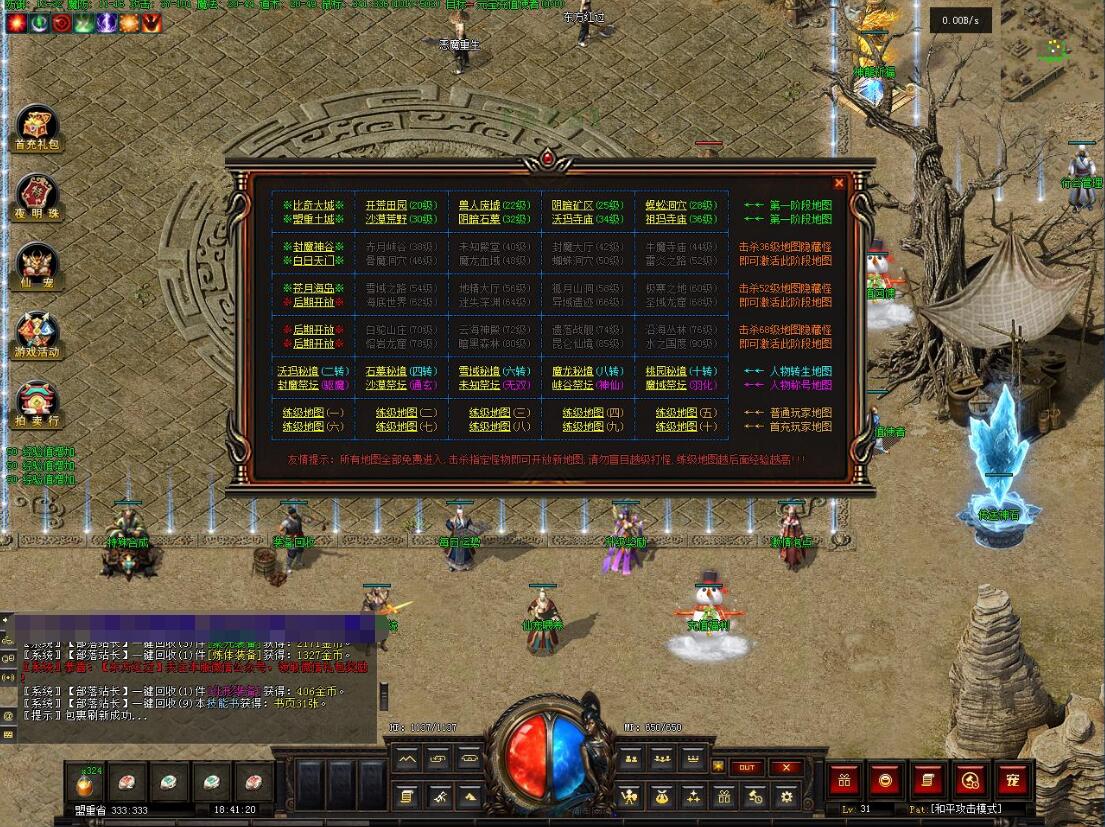Click the red gift box button
The width and height of the screenshot is (1105, 827).
click(845, 779)
